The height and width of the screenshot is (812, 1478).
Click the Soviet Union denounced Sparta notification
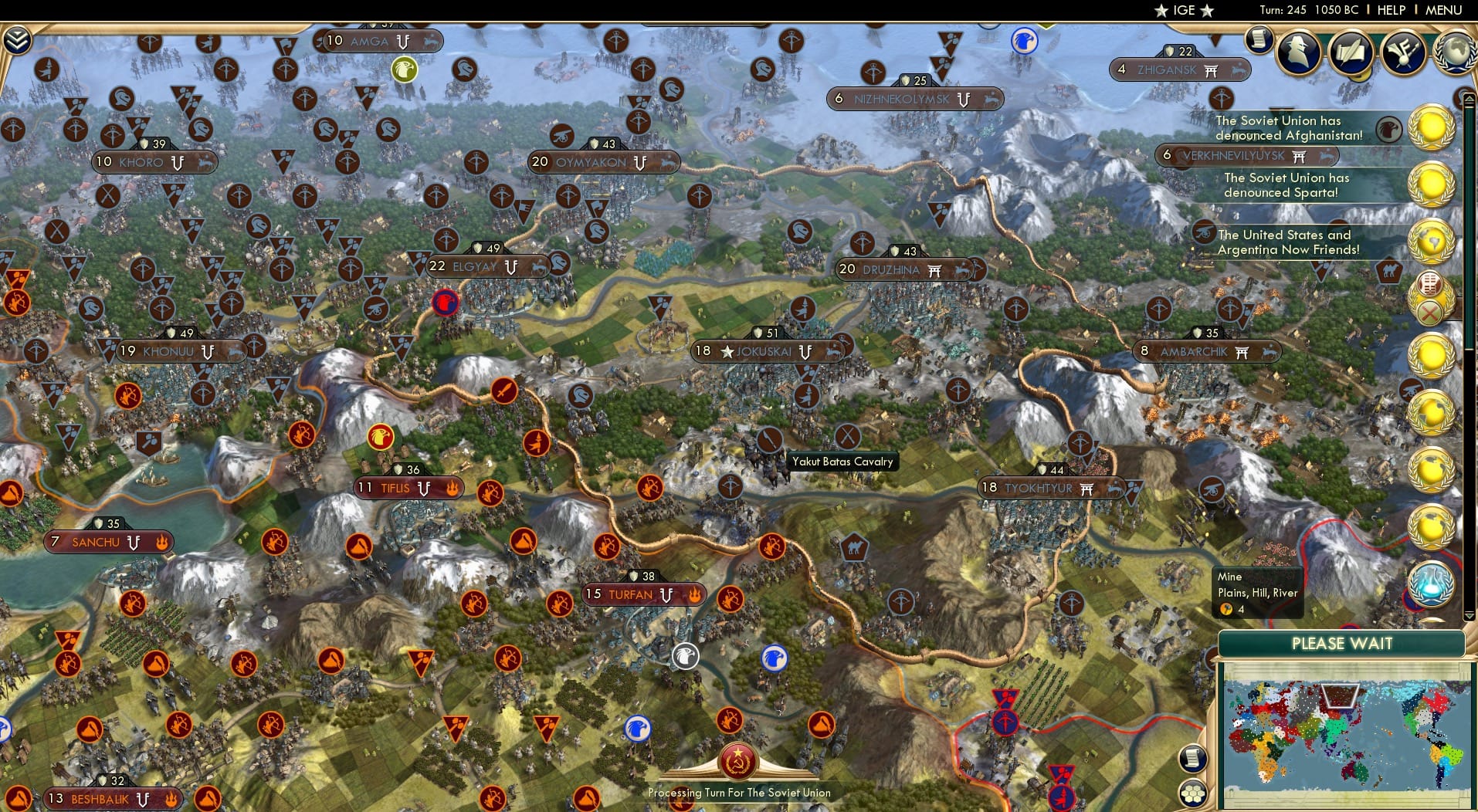(x=1288, y=185)
